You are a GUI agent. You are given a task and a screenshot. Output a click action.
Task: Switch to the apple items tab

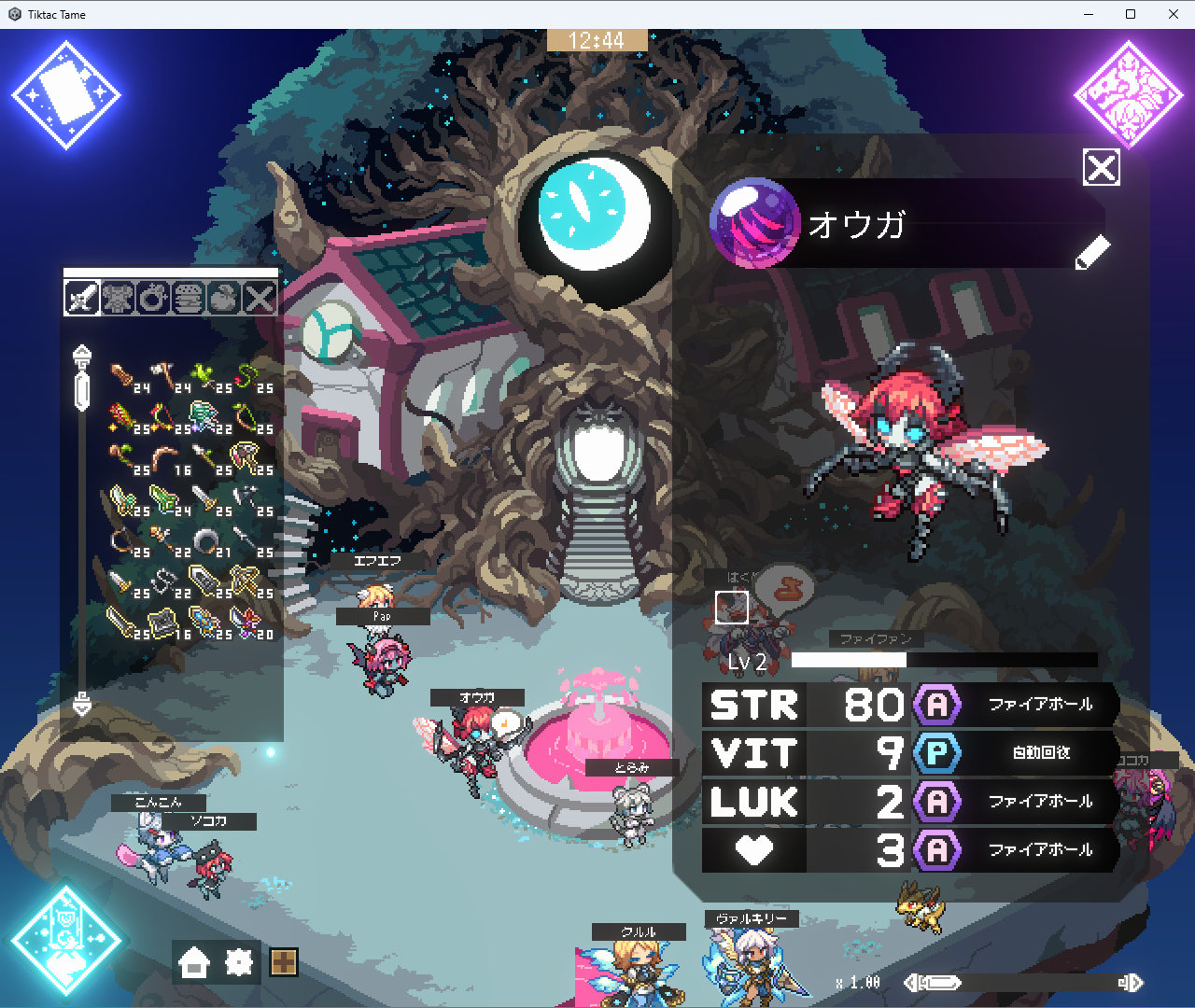[x=224, y=299]
